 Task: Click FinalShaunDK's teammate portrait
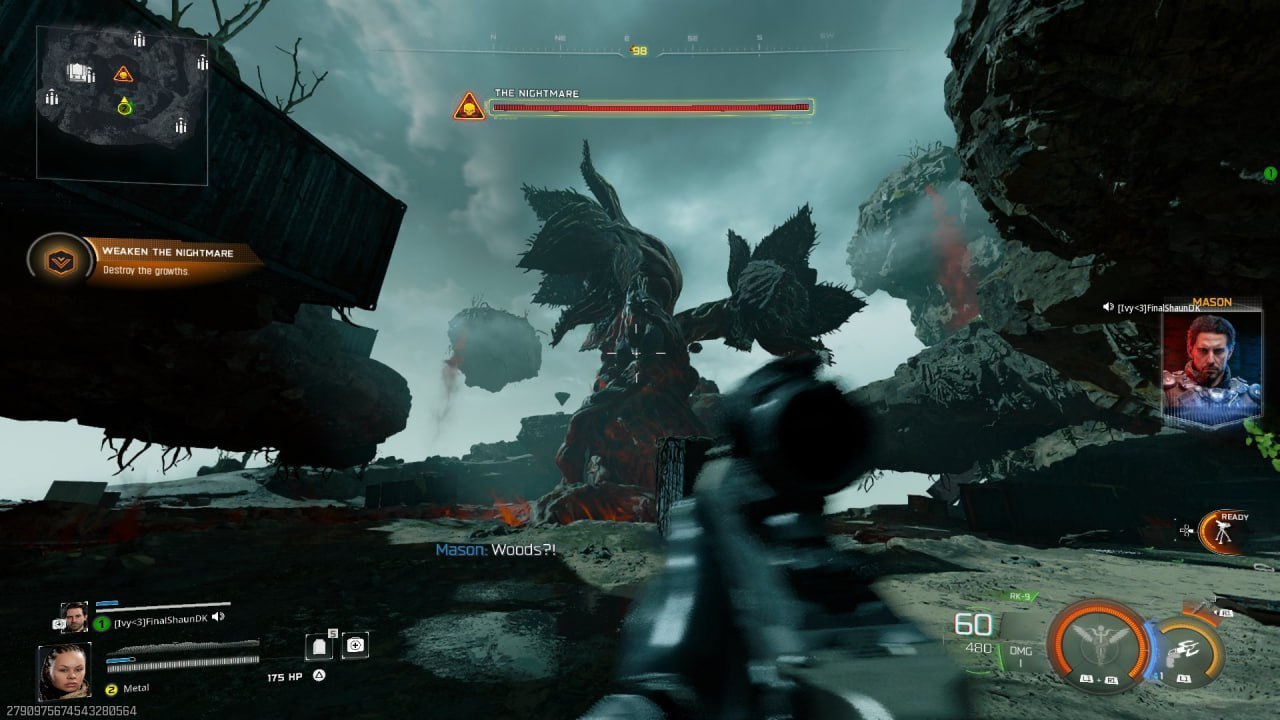tap(74, 617)
